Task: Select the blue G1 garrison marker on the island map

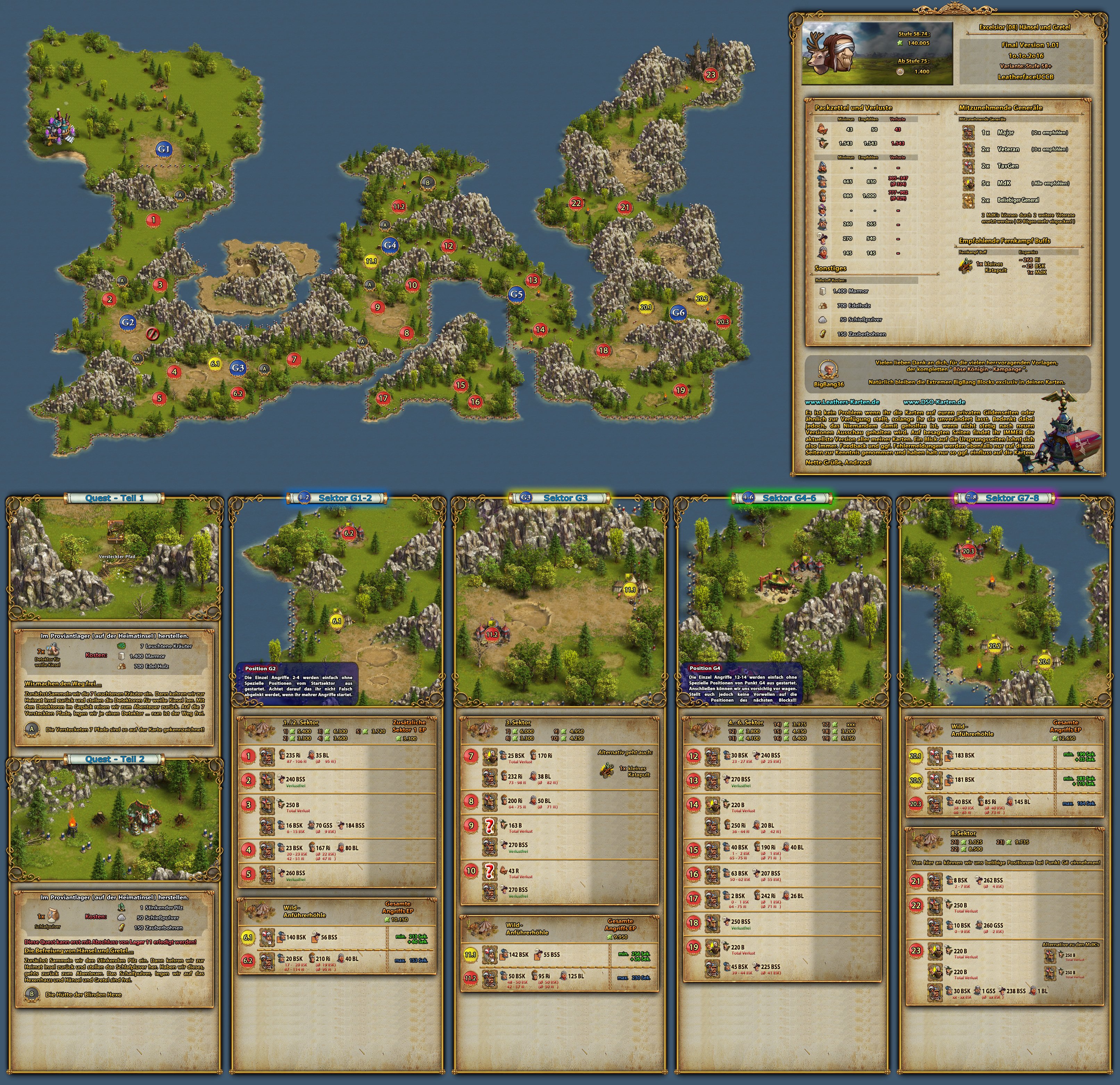Action: pos(164,149)
